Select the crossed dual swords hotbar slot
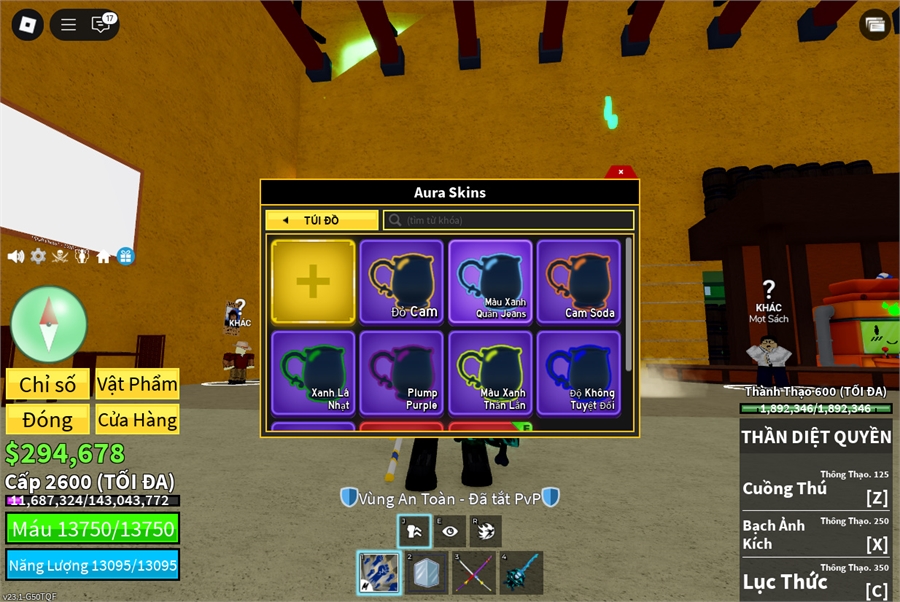The height and width of the screenshot is (602, 900). point(473,573)
